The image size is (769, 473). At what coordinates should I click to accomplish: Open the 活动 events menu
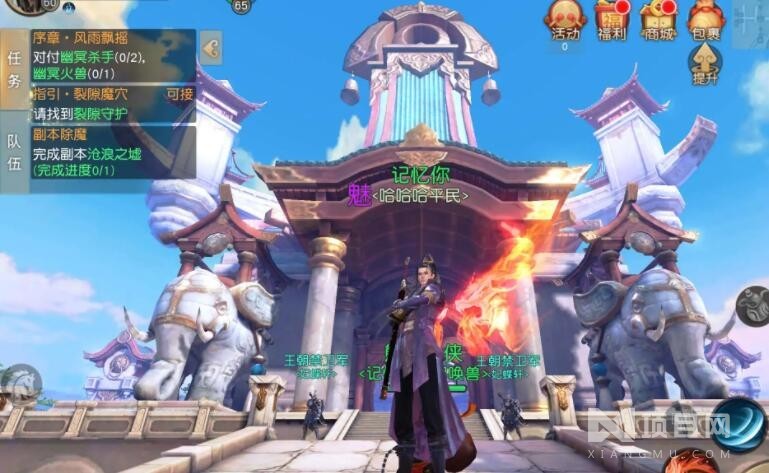pyautogui.click(x=565, y=20)
